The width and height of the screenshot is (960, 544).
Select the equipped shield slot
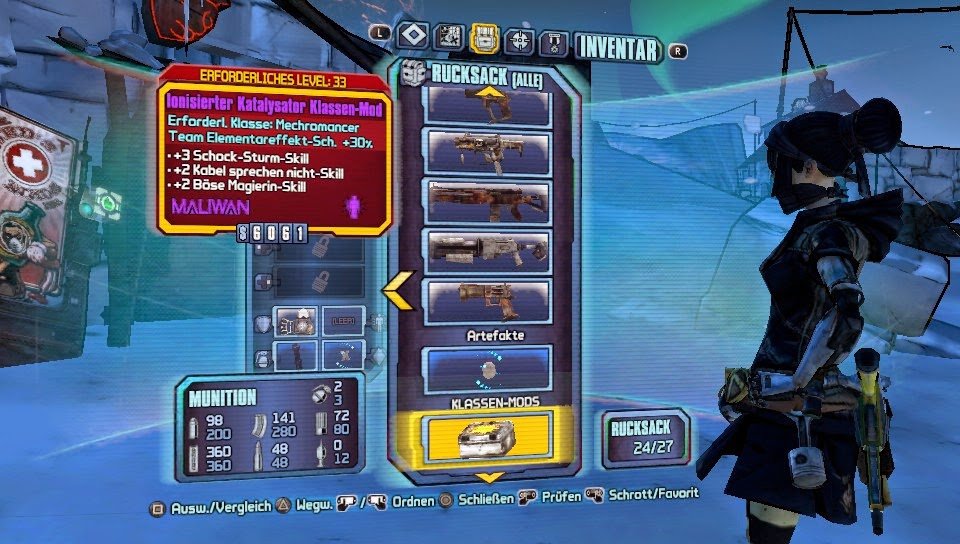click(x=296, y=321)
